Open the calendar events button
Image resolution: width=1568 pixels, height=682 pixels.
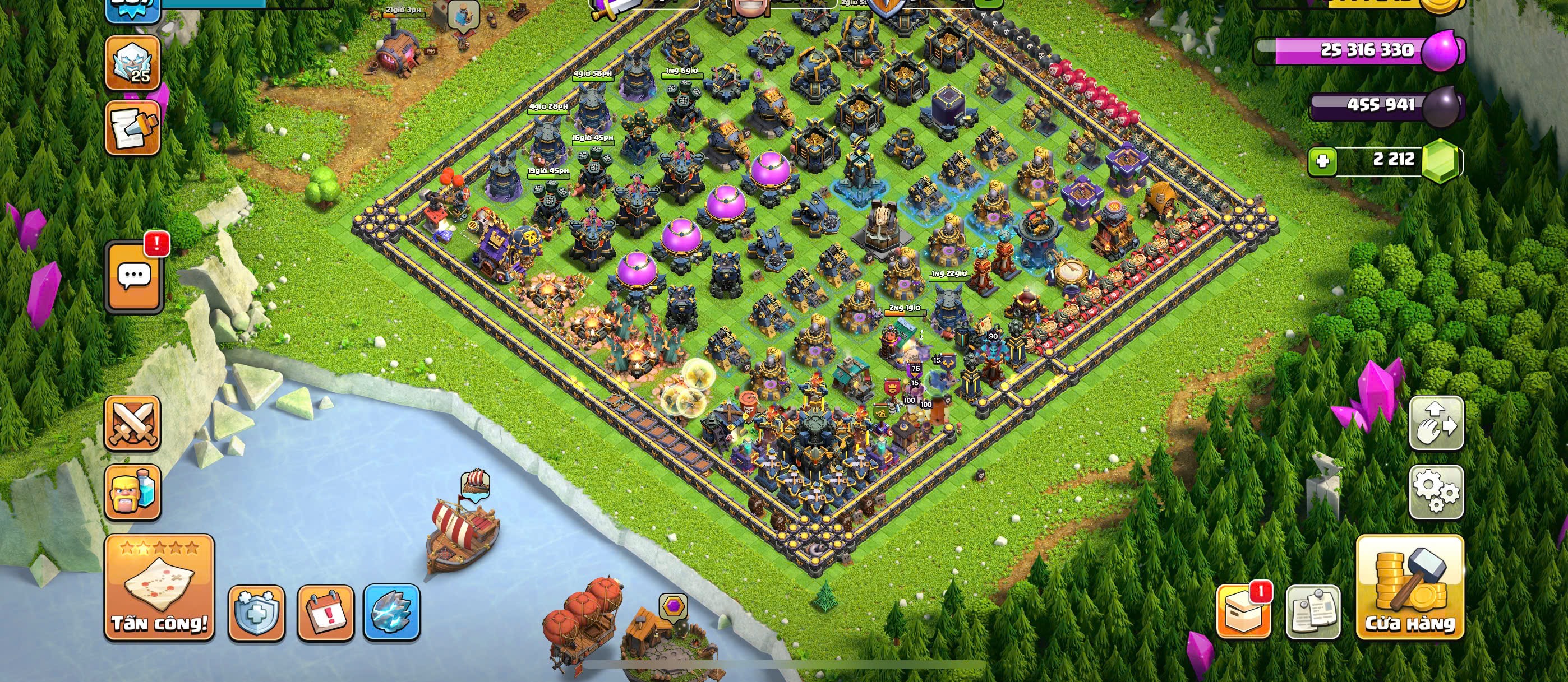tap(326, 613)
